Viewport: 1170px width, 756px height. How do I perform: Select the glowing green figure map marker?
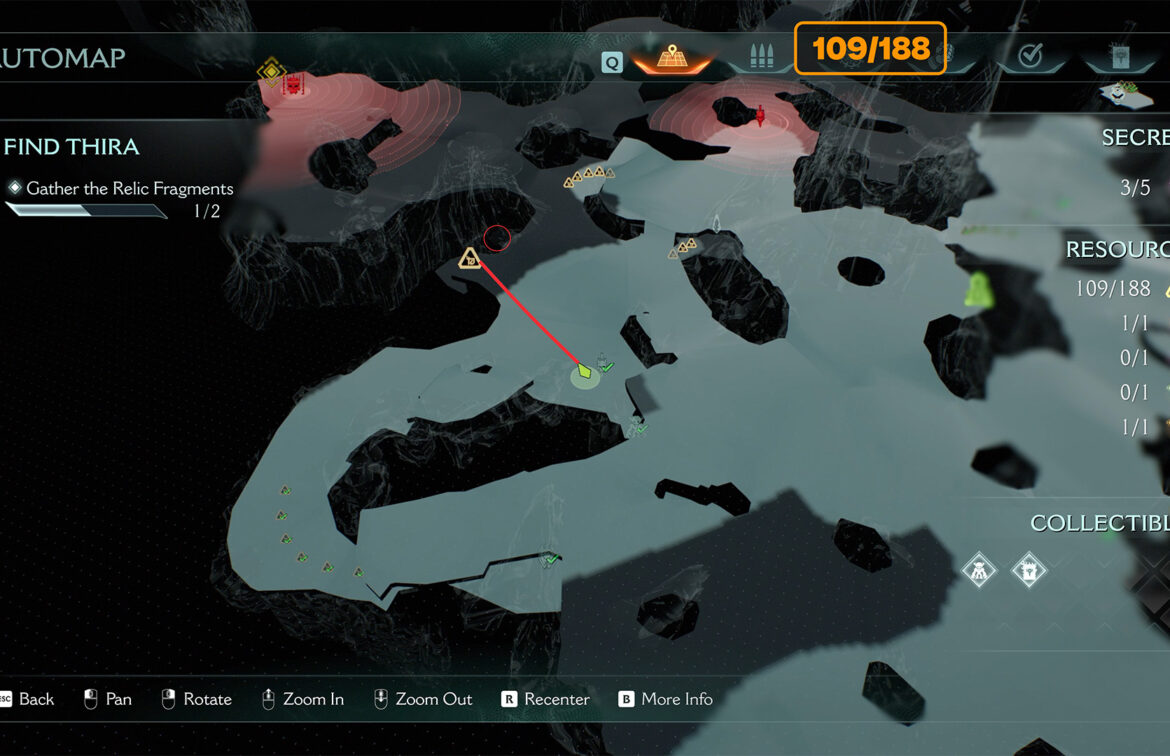(x=978, y=290)
